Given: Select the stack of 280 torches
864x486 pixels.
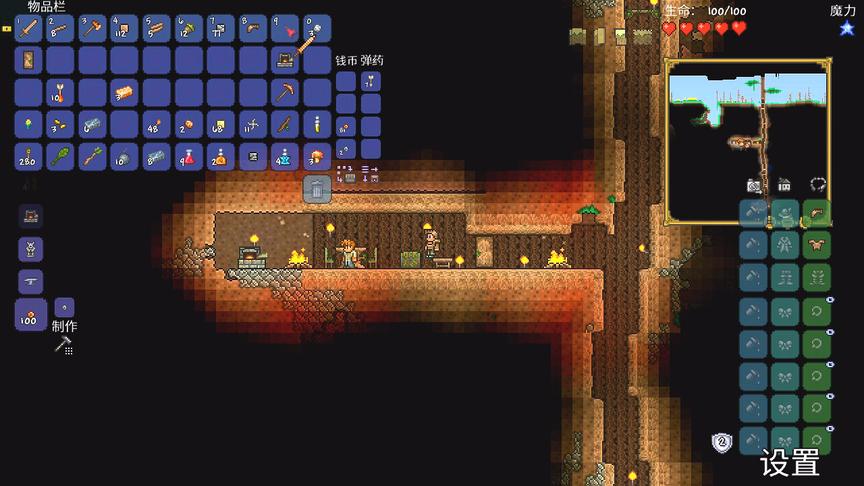Looking at the screenshot, I should pyautogui.click(x=29, y=156).
